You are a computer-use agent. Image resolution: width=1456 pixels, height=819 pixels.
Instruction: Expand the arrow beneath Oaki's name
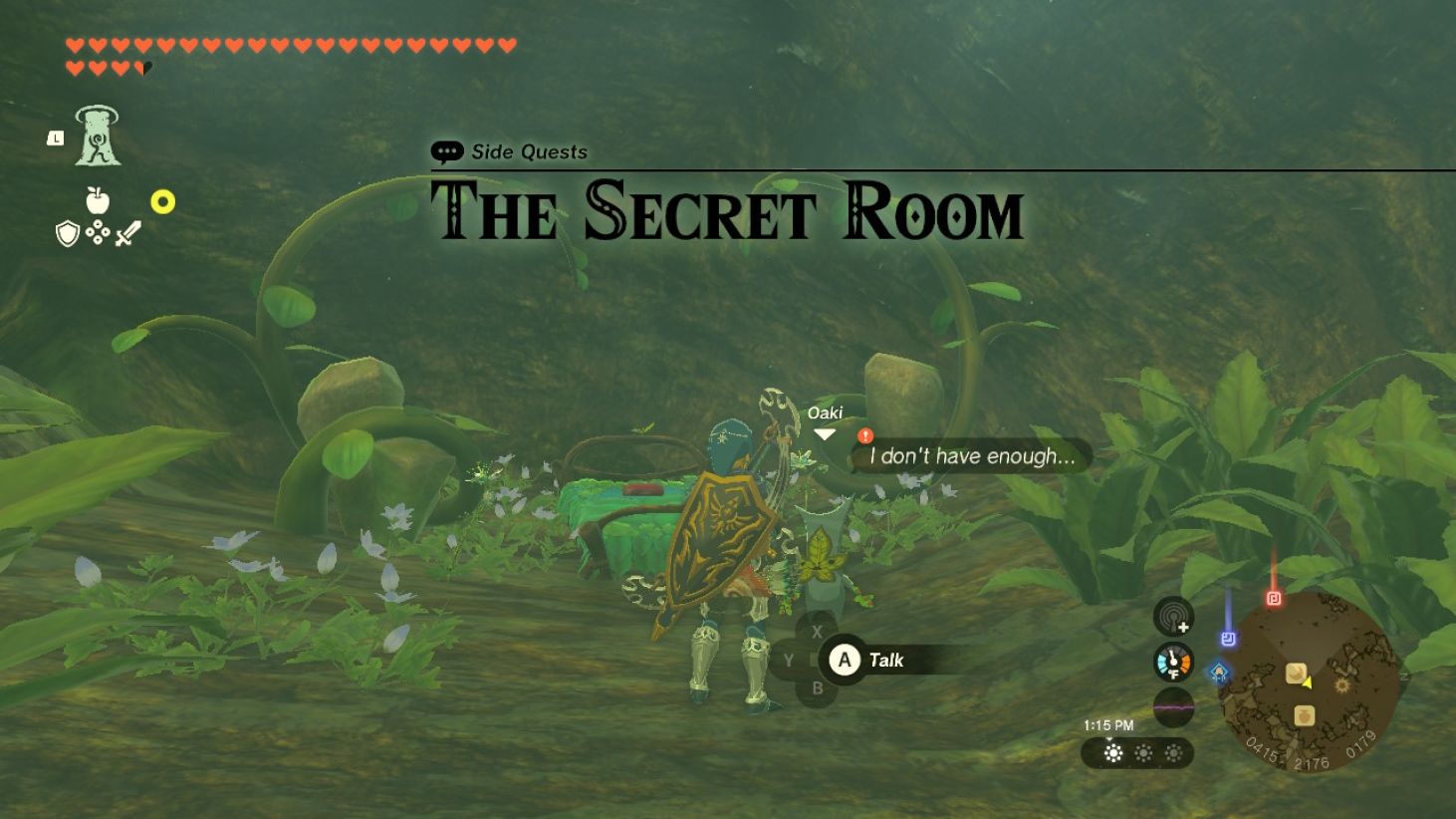(x=825, y=433)
